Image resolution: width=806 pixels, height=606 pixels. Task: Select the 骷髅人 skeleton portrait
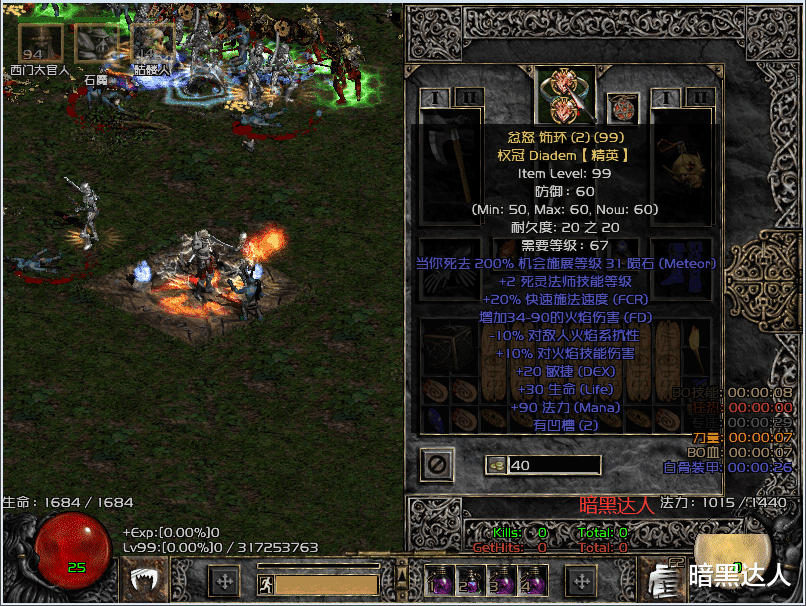coord(153,44)
